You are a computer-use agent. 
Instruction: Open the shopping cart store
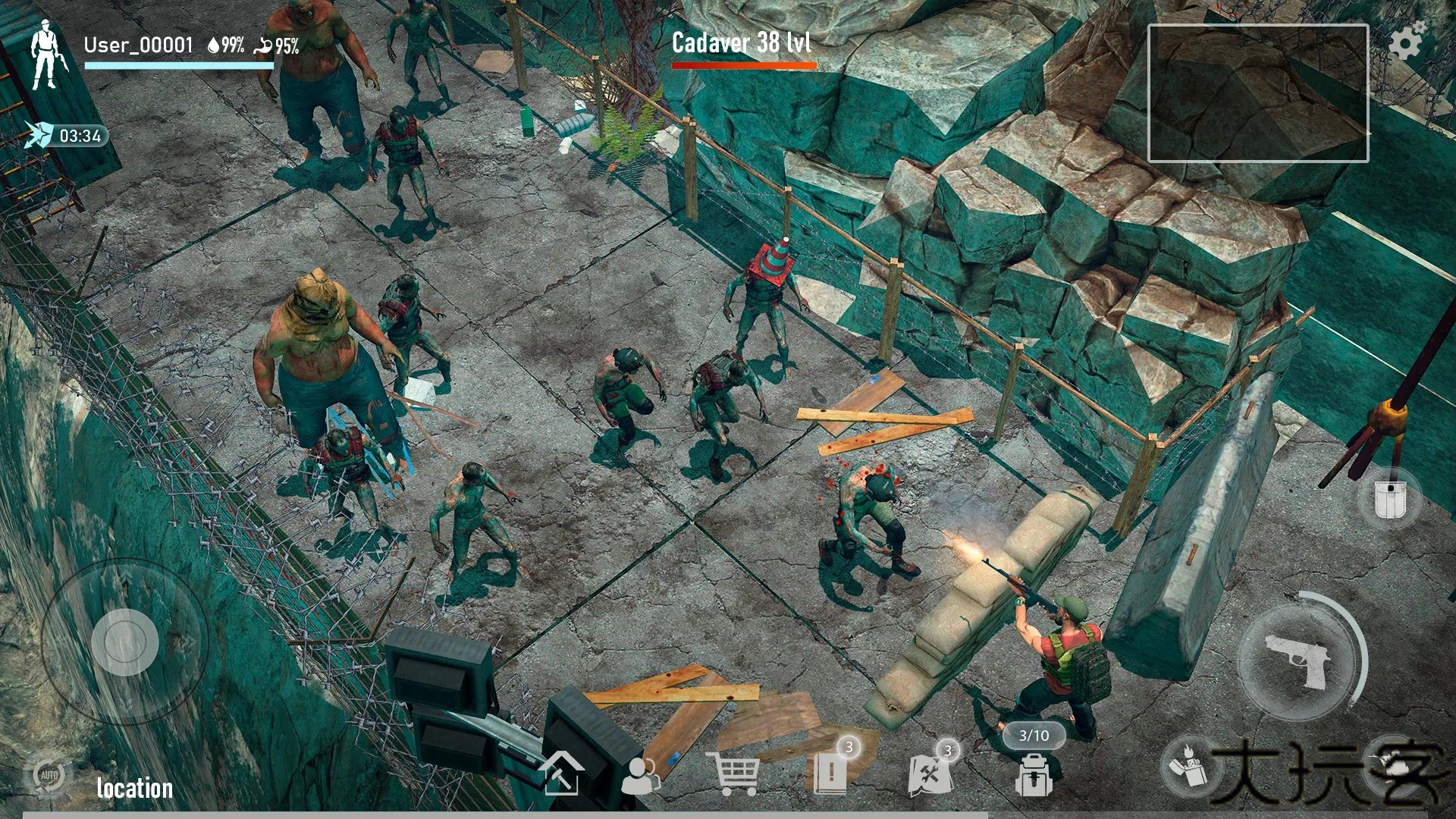click(x=733, y=773)
